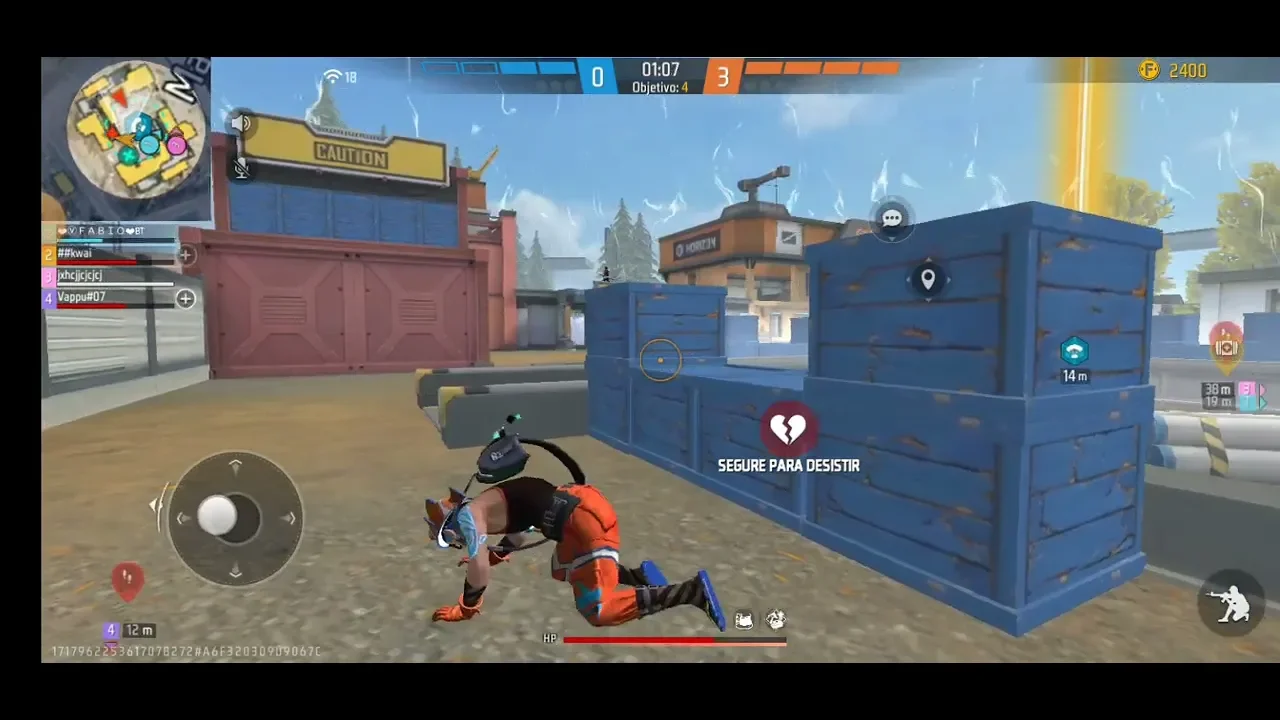This screenshot has width=1280, height=720.
Task: Click the plus button beside ##kwai
Action: (186, 255)
